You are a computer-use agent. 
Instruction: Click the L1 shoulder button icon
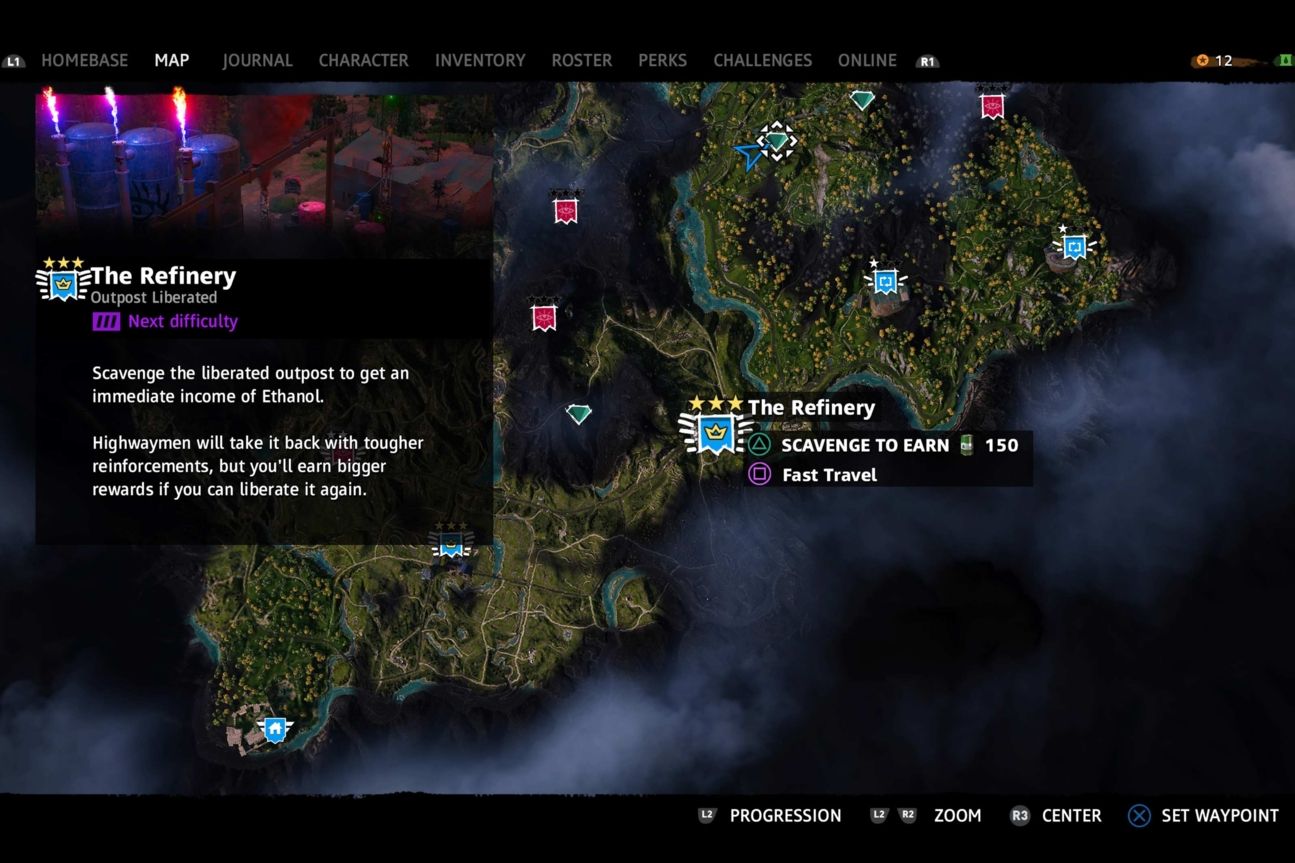[14, 60]
